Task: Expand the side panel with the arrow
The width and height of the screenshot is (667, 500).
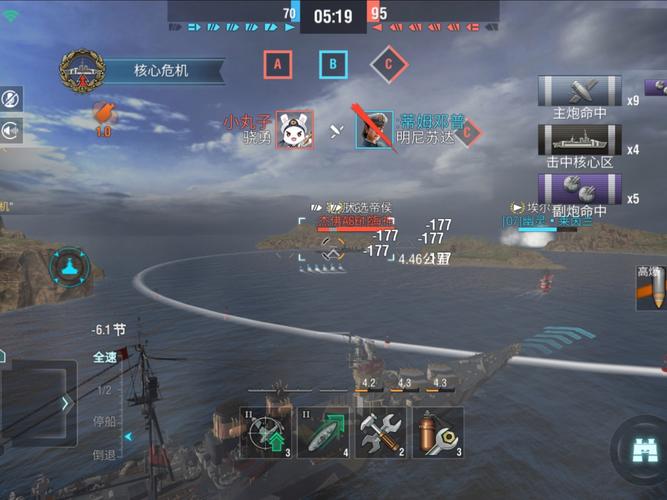Action: click(66, 403)
